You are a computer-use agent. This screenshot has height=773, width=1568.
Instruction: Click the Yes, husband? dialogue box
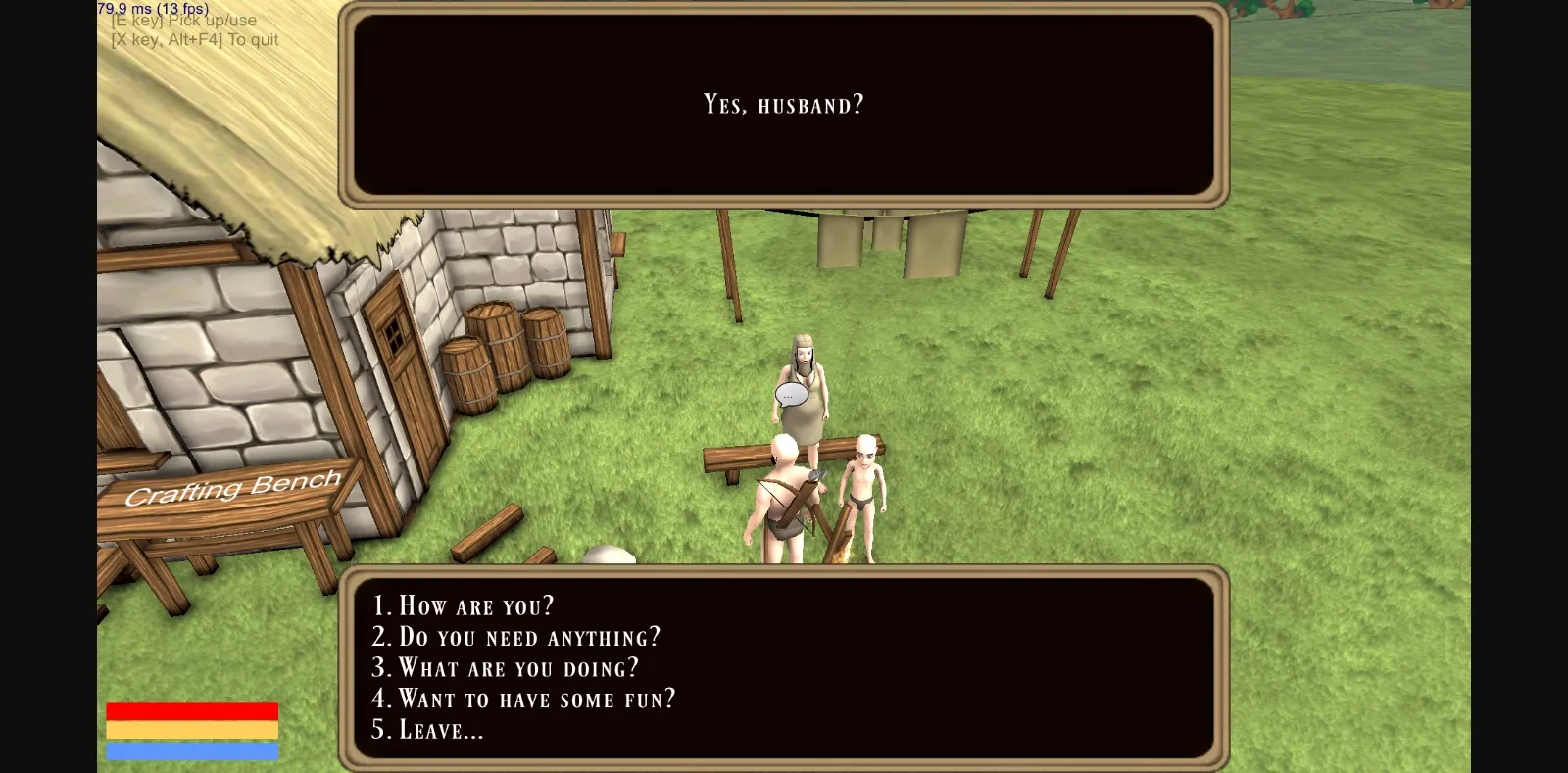[x=781, y=104]
